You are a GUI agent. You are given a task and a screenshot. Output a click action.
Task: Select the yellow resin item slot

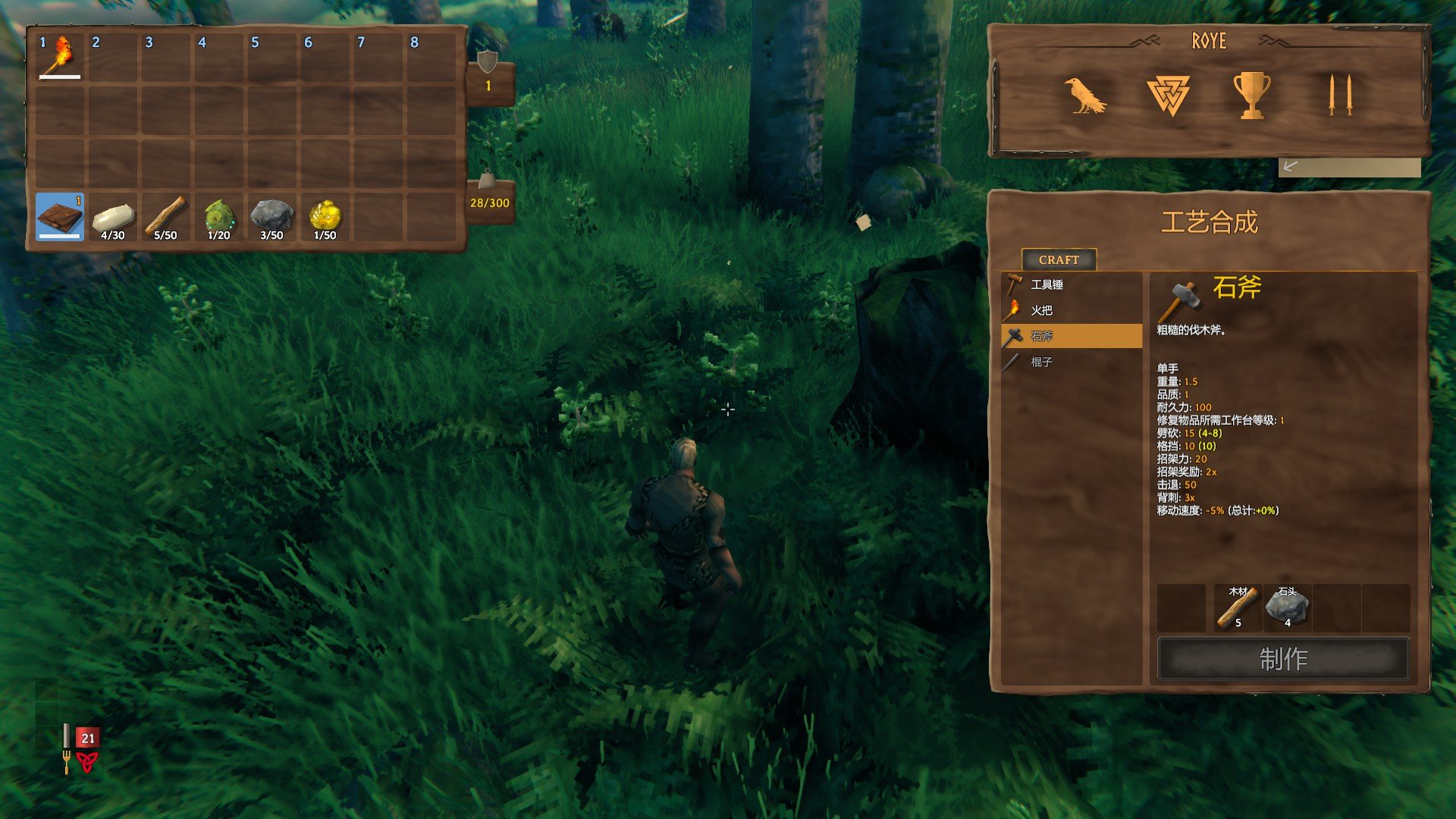[325, 216]
